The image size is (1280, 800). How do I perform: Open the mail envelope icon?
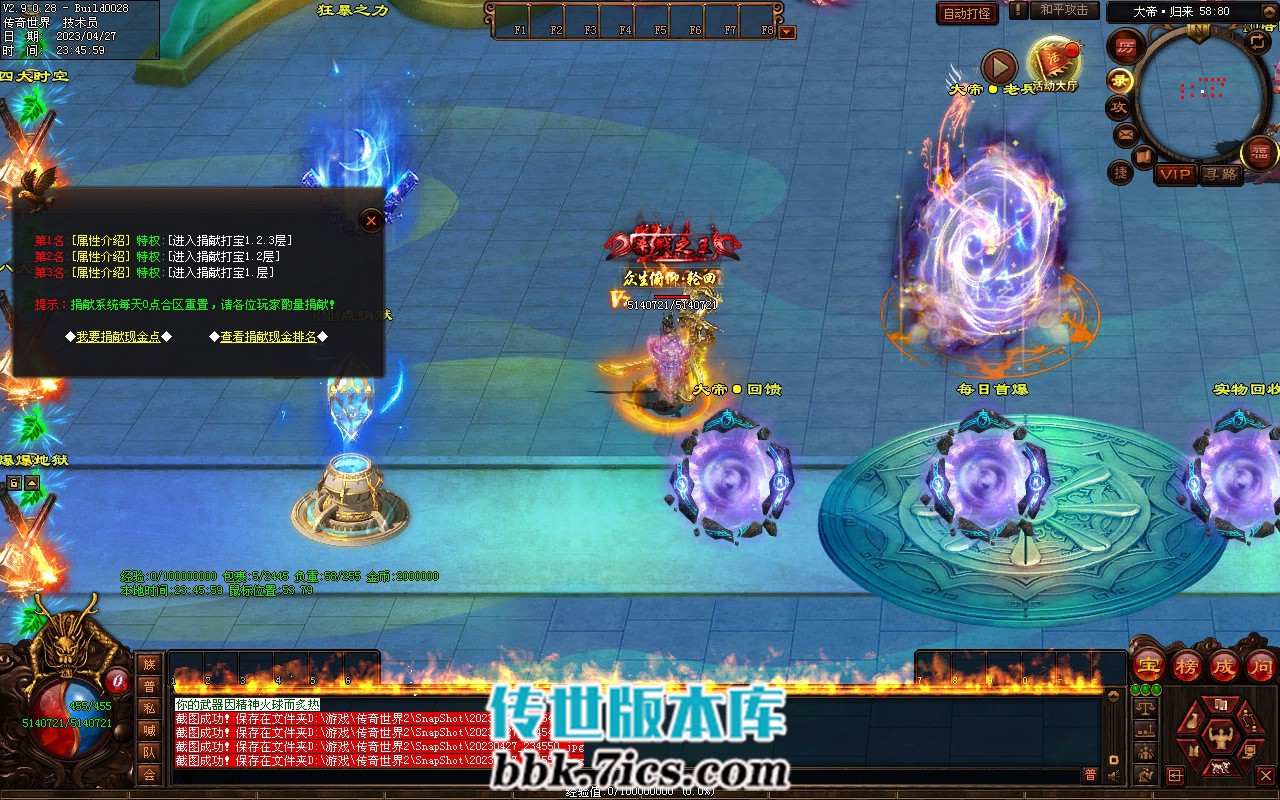tap(1125, 134)
